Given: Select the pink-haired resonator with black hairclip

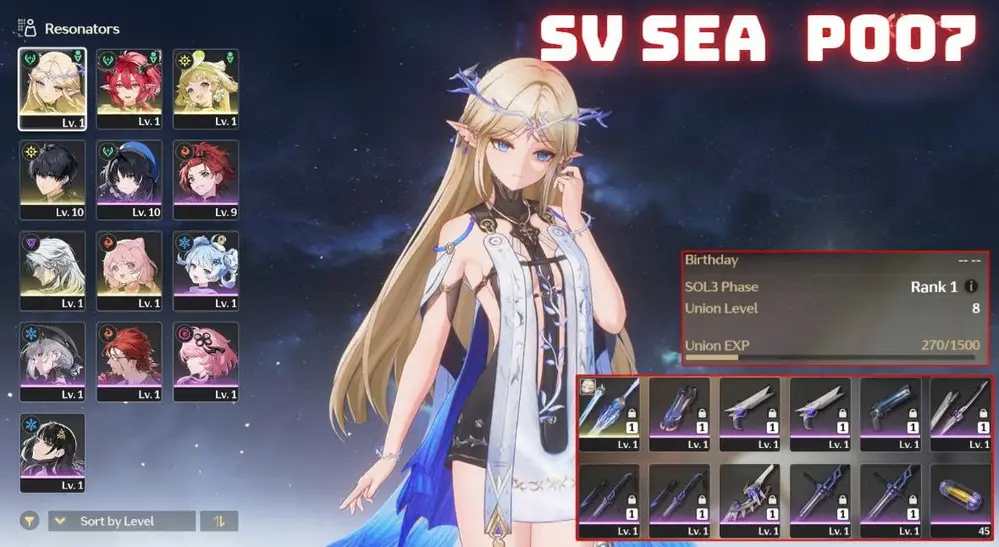Looking at the screenshot, I should coord(206,360).
